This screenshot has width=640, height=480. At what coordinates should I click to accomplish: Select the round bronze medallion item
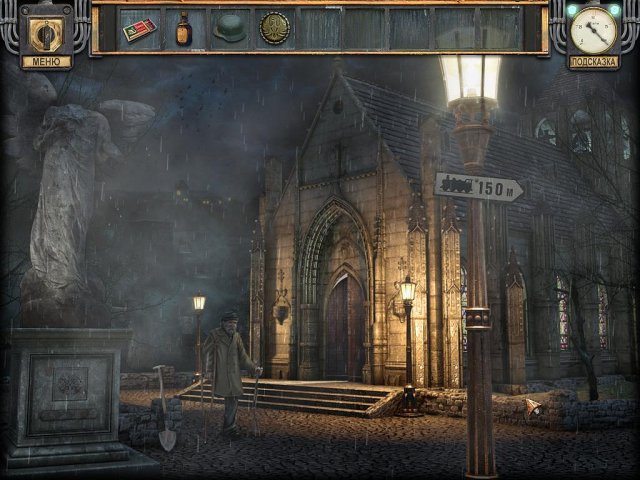click(274, 29)
